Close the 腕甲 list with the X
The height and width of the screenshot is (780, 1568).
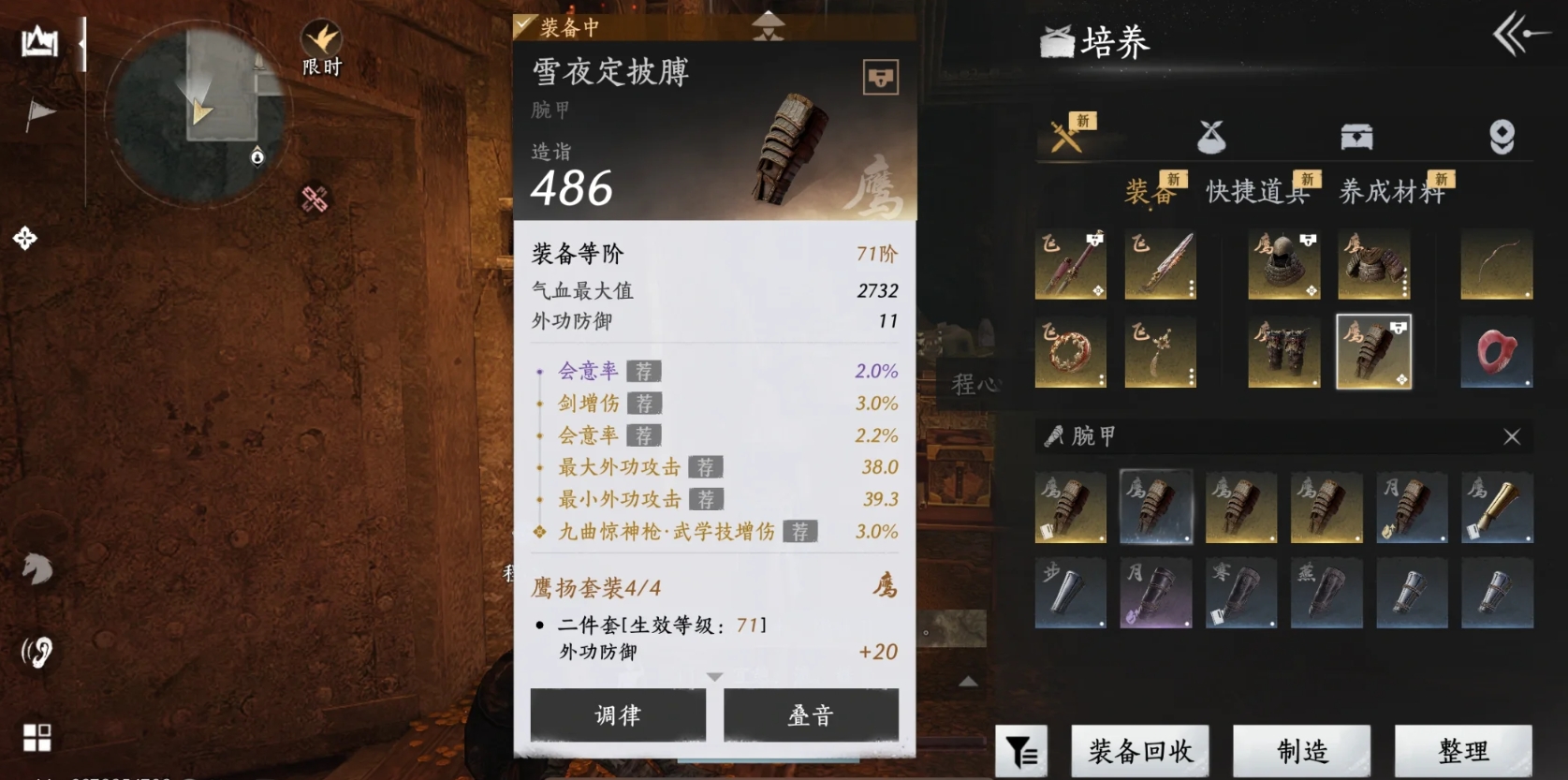[1513, 436]
